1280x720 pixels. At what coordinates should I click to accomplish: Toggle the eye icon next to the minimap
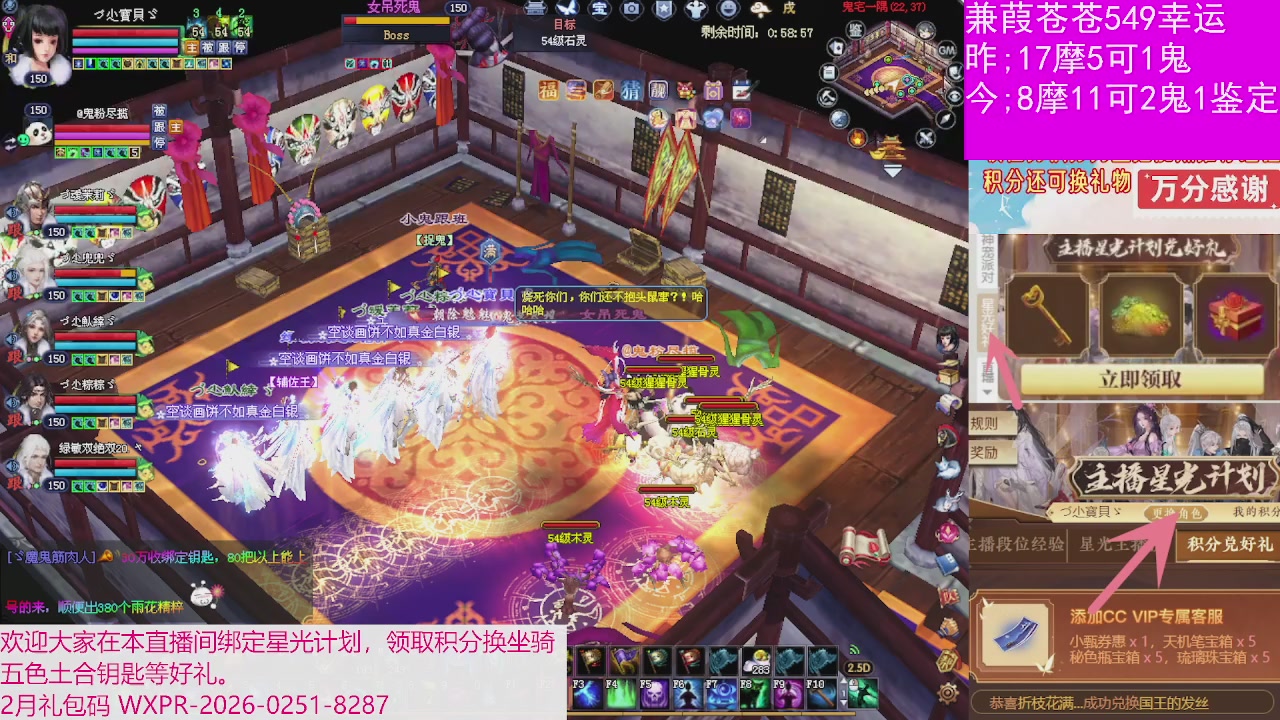[x=953, y=97]
